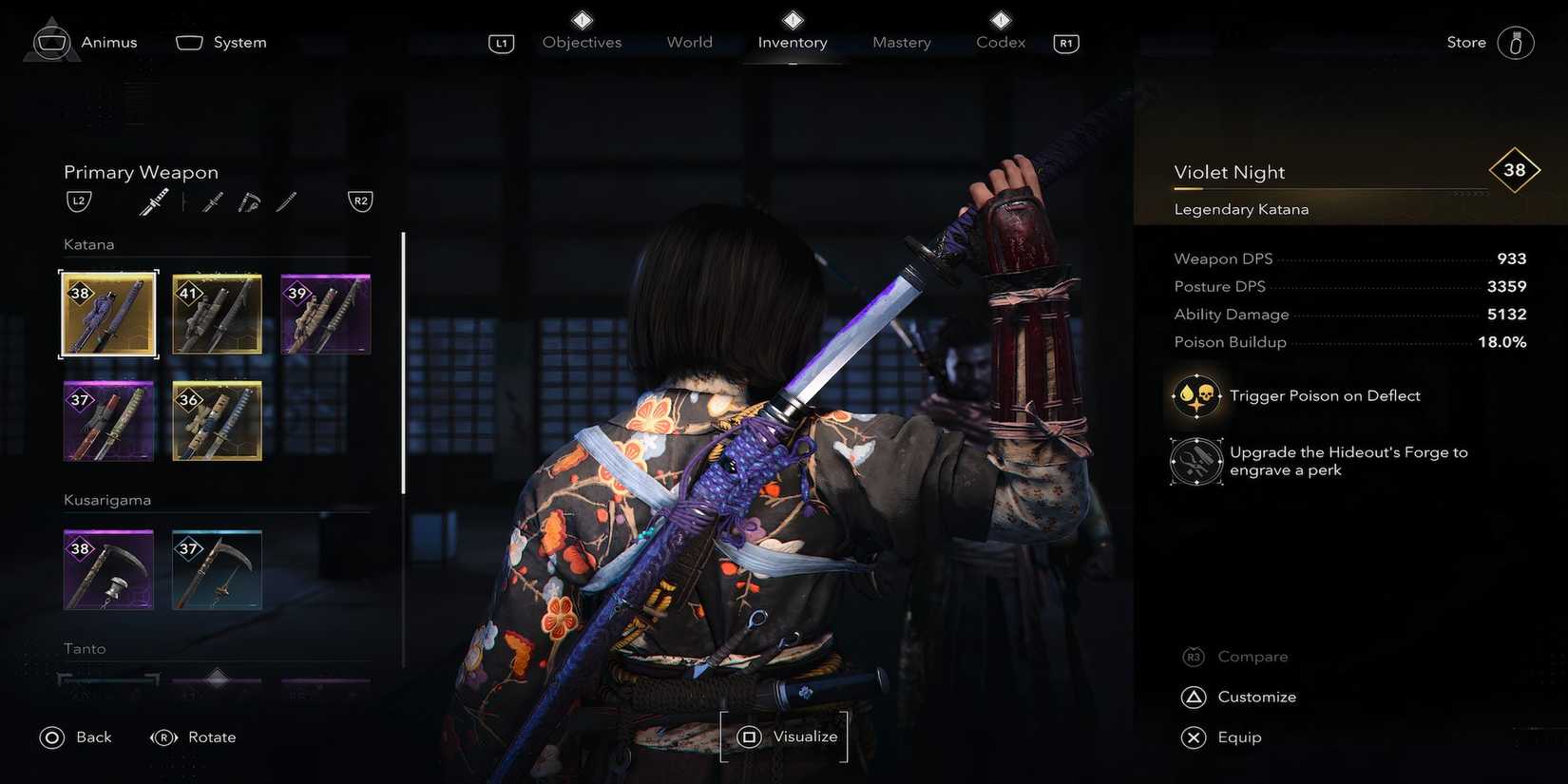This screenshot has width=1568, height=784.
Task: Open the Store via its cup icon
Action: coord(1517,42)
